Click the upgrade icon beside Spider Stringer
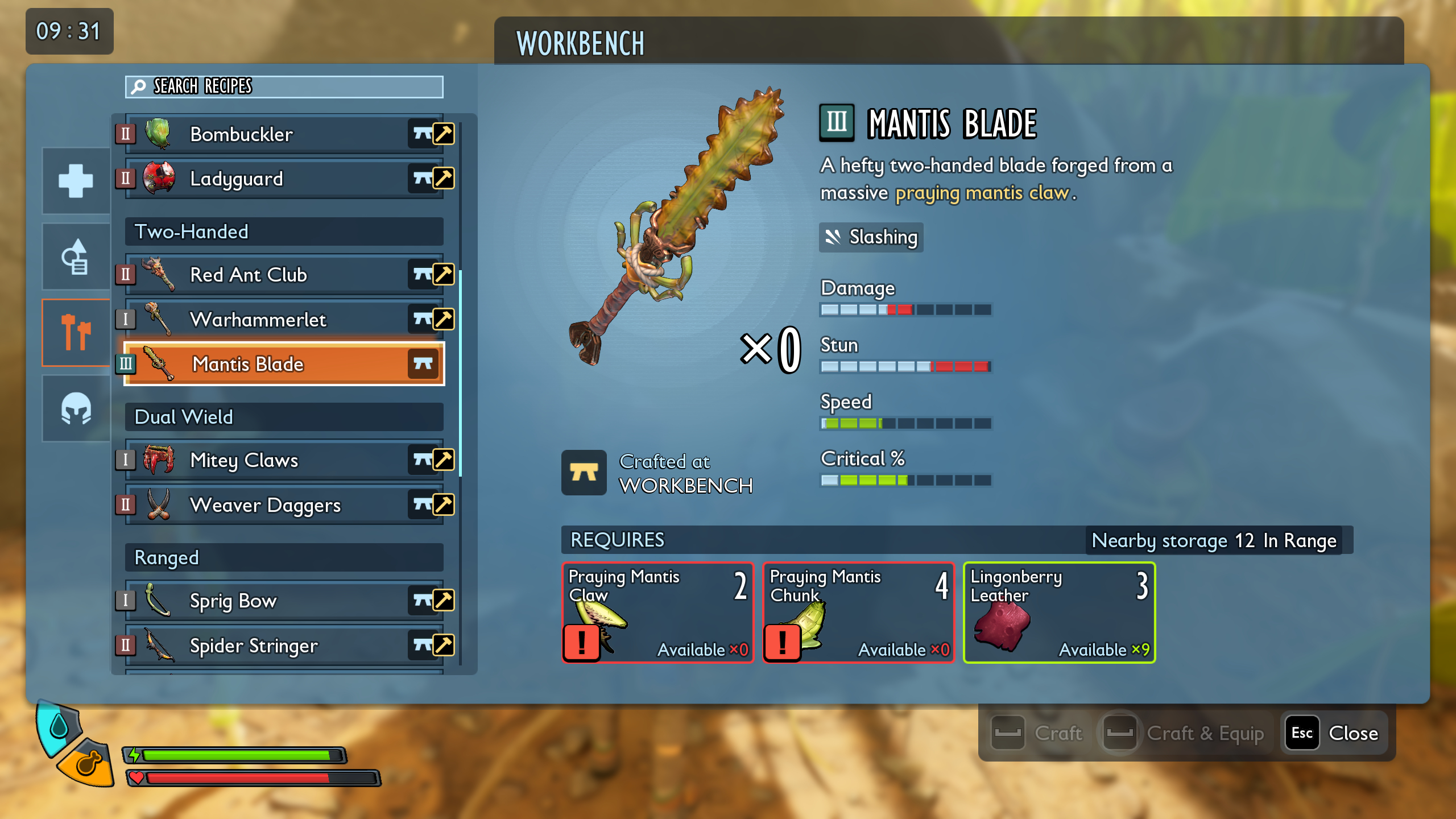The width and height of the screenshot is (1456, 819). point(443,646)
